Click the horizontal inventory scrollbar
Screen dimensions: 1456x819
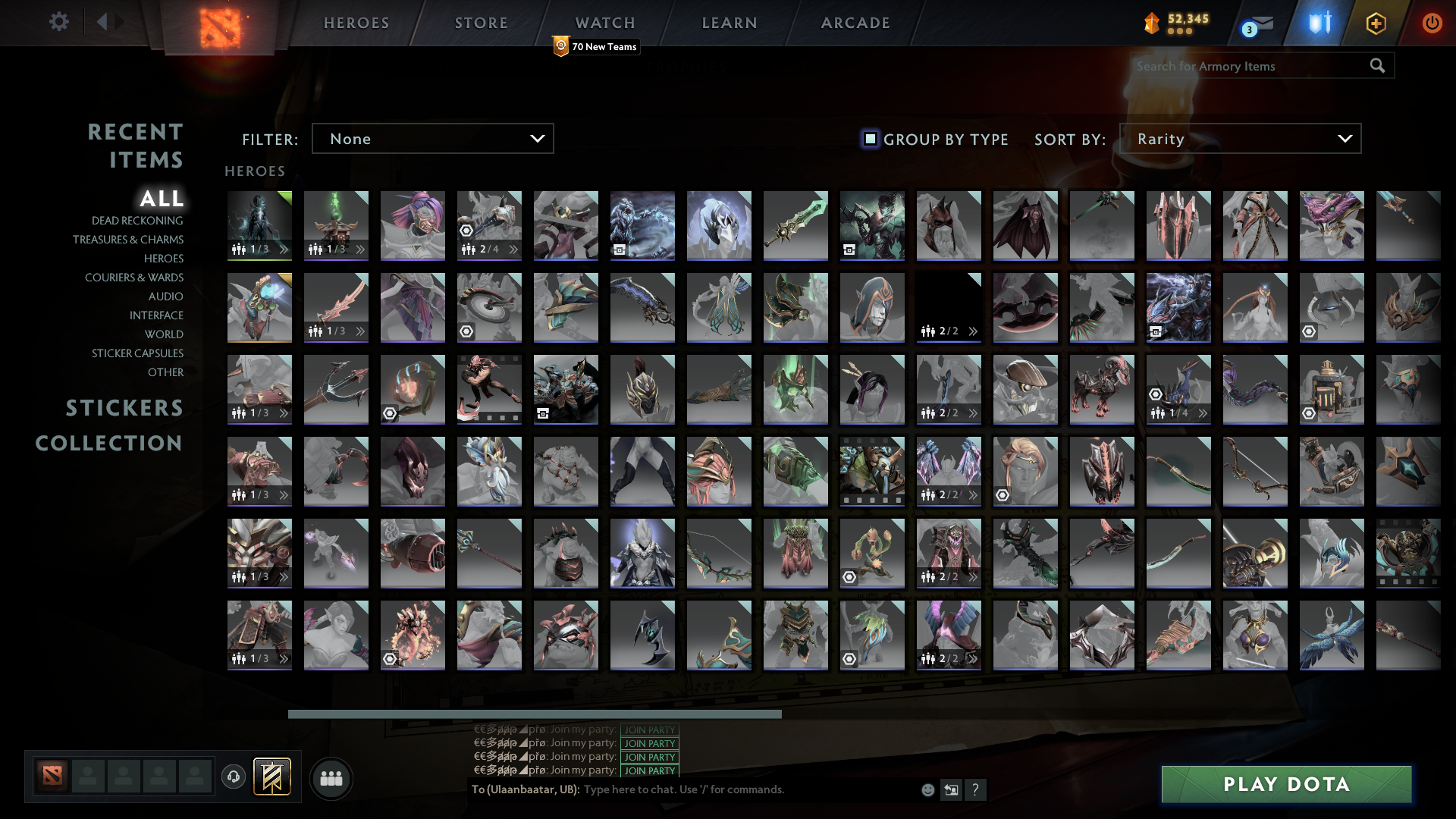tap(535, 714)
